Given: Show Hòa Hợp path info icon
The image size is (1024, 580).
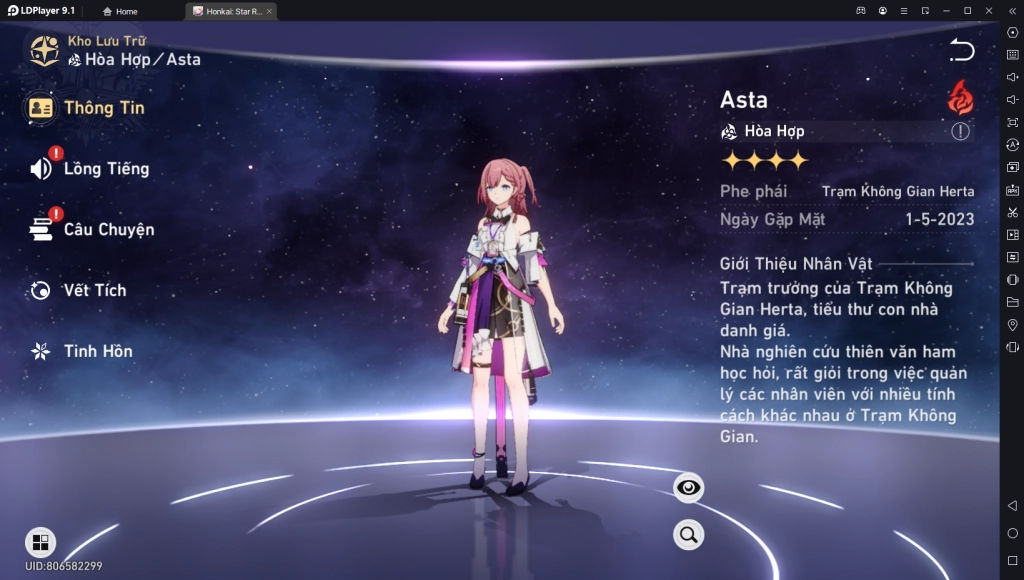Looking at the screenshot, I should click(960, 131).
